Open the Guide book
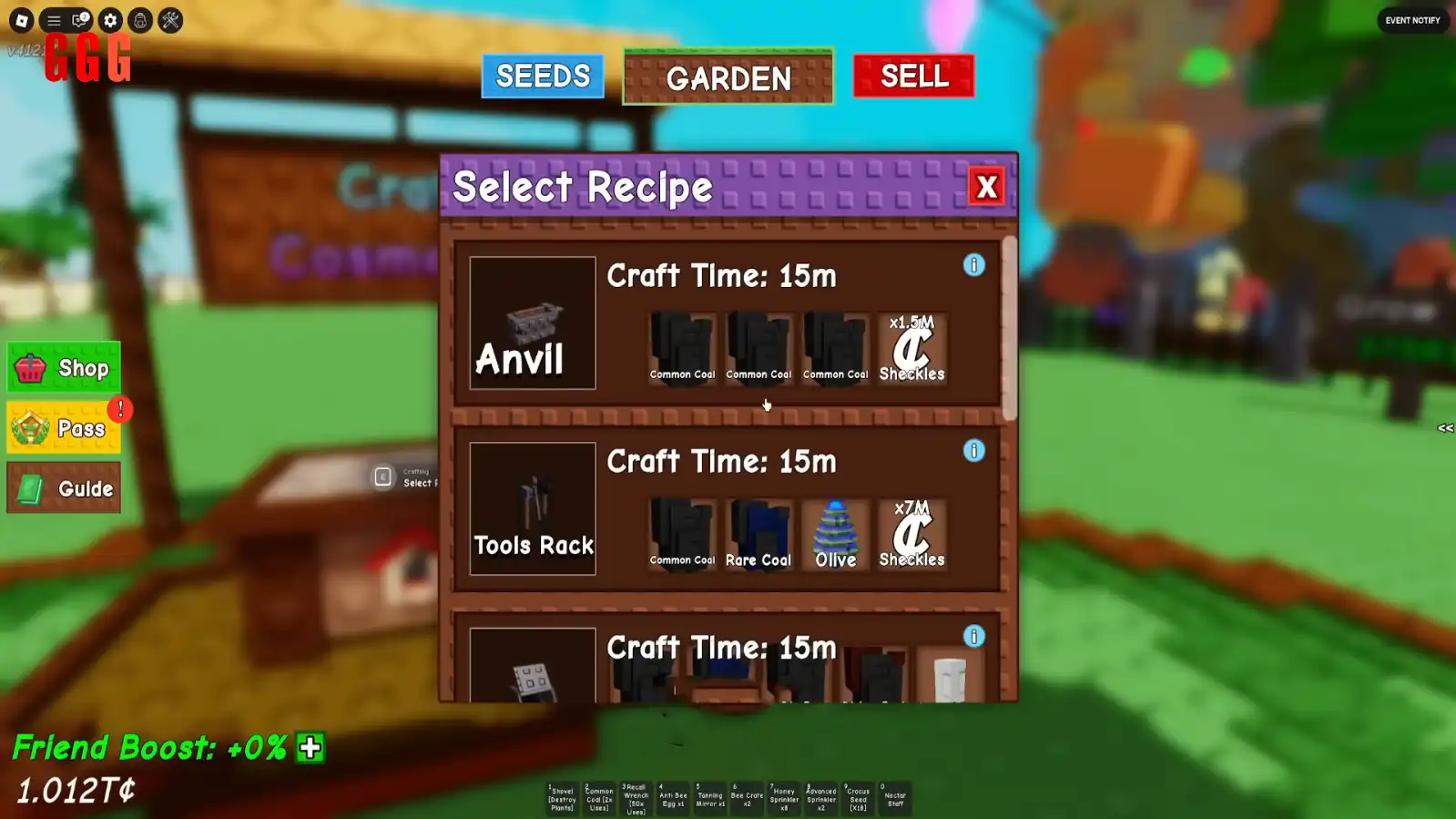The width and height of the screenshot is (1456, 819). (x=64, y=488)
